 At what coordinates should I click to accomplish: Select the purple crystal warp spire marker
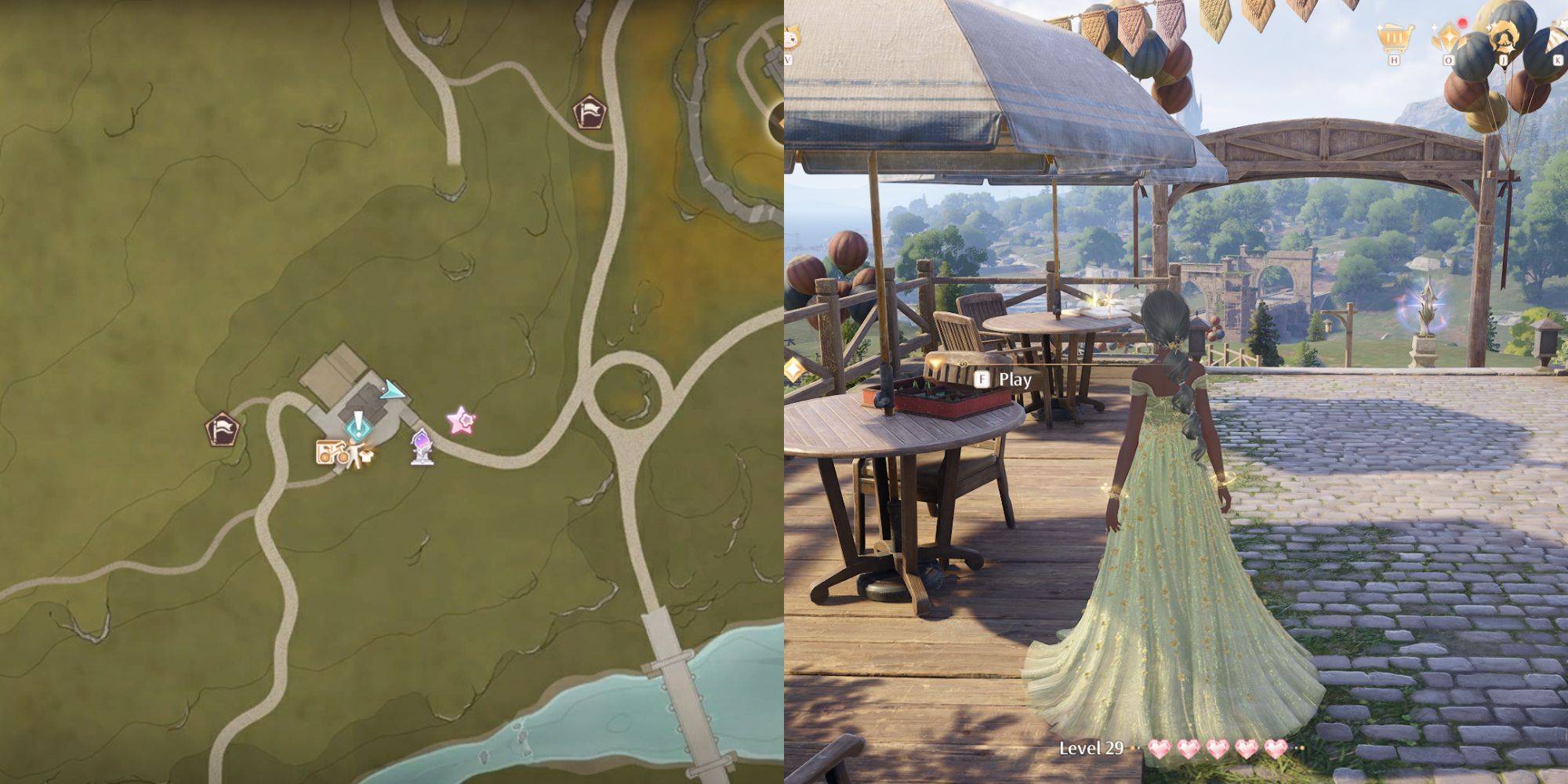[x=422, y=446]
